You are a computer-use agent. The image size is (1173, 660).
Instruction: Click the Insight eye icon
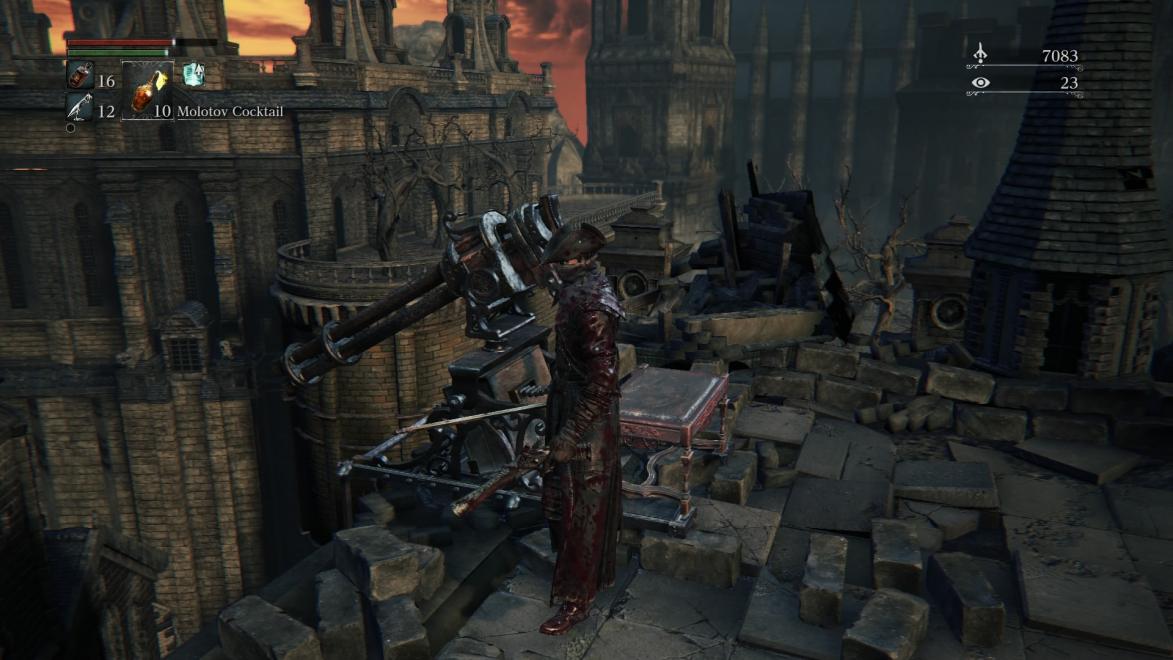click(980, 83)
